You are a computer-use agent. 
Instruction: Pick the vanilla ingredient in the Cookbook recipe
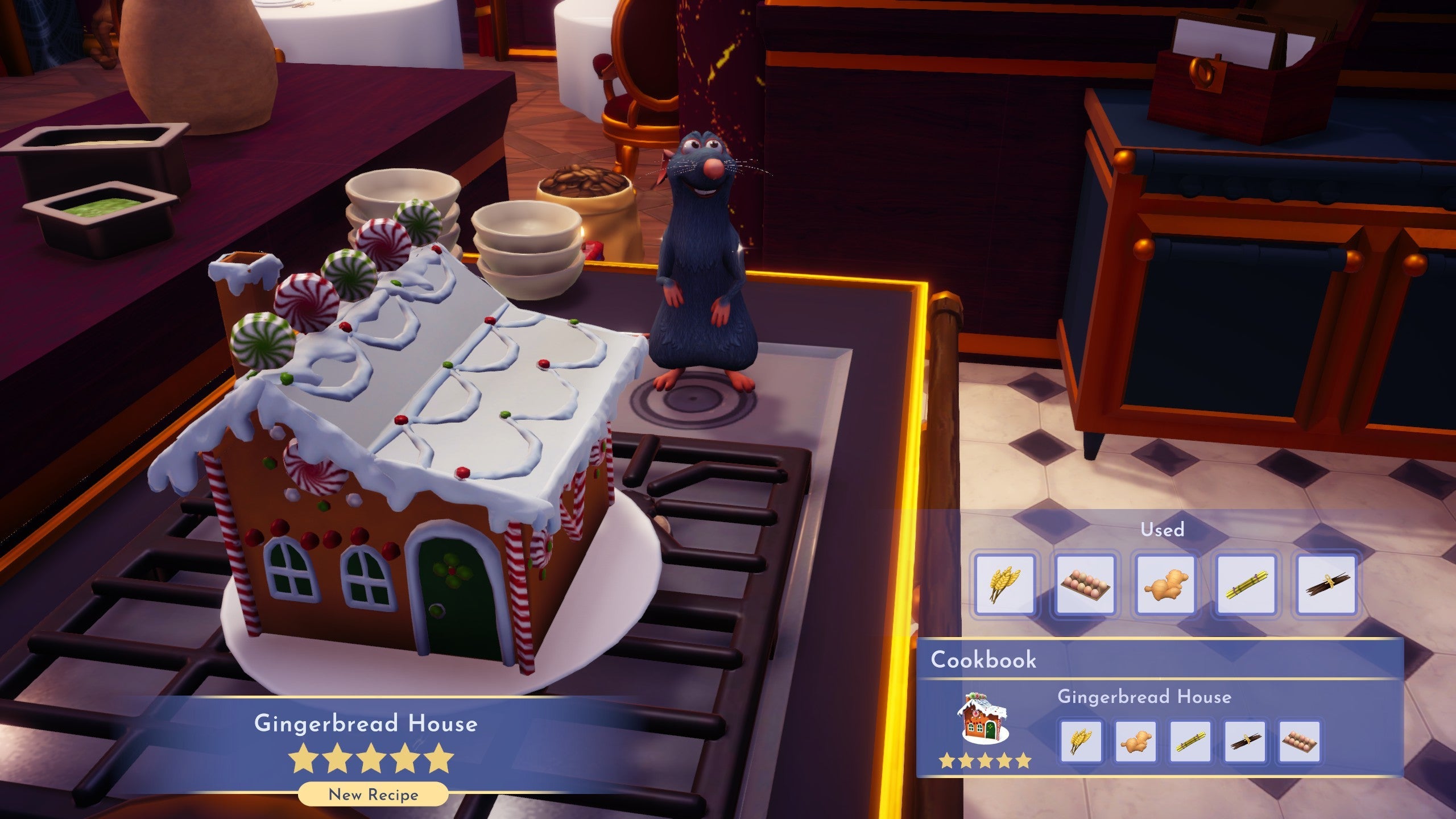tap(1244, 741)
